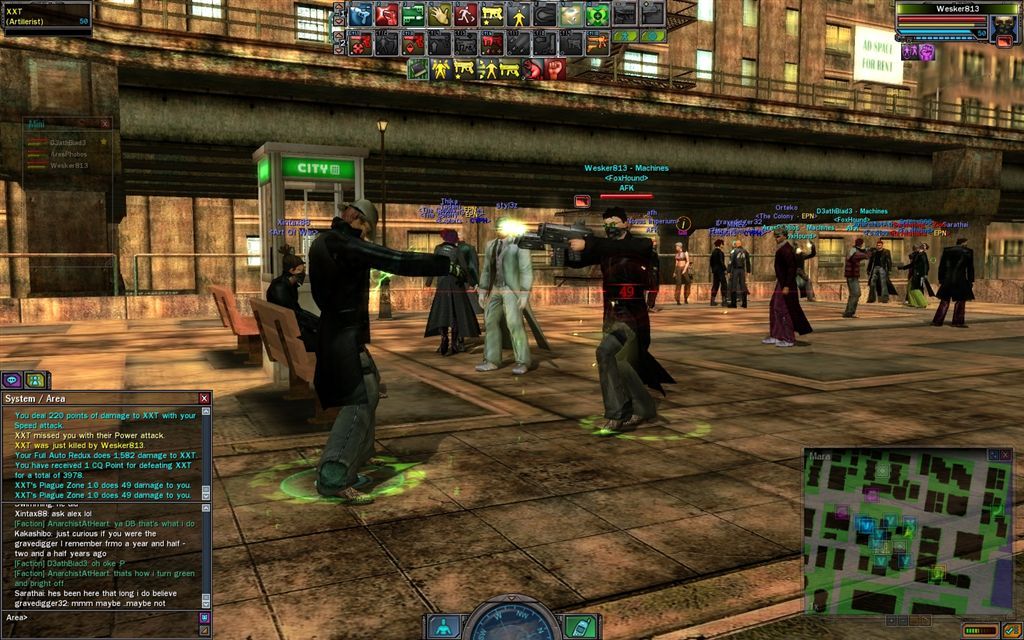Activate the red kick ability icon
The width and height of the screenshot is (1024, 640).
click(x=387, y=15)
